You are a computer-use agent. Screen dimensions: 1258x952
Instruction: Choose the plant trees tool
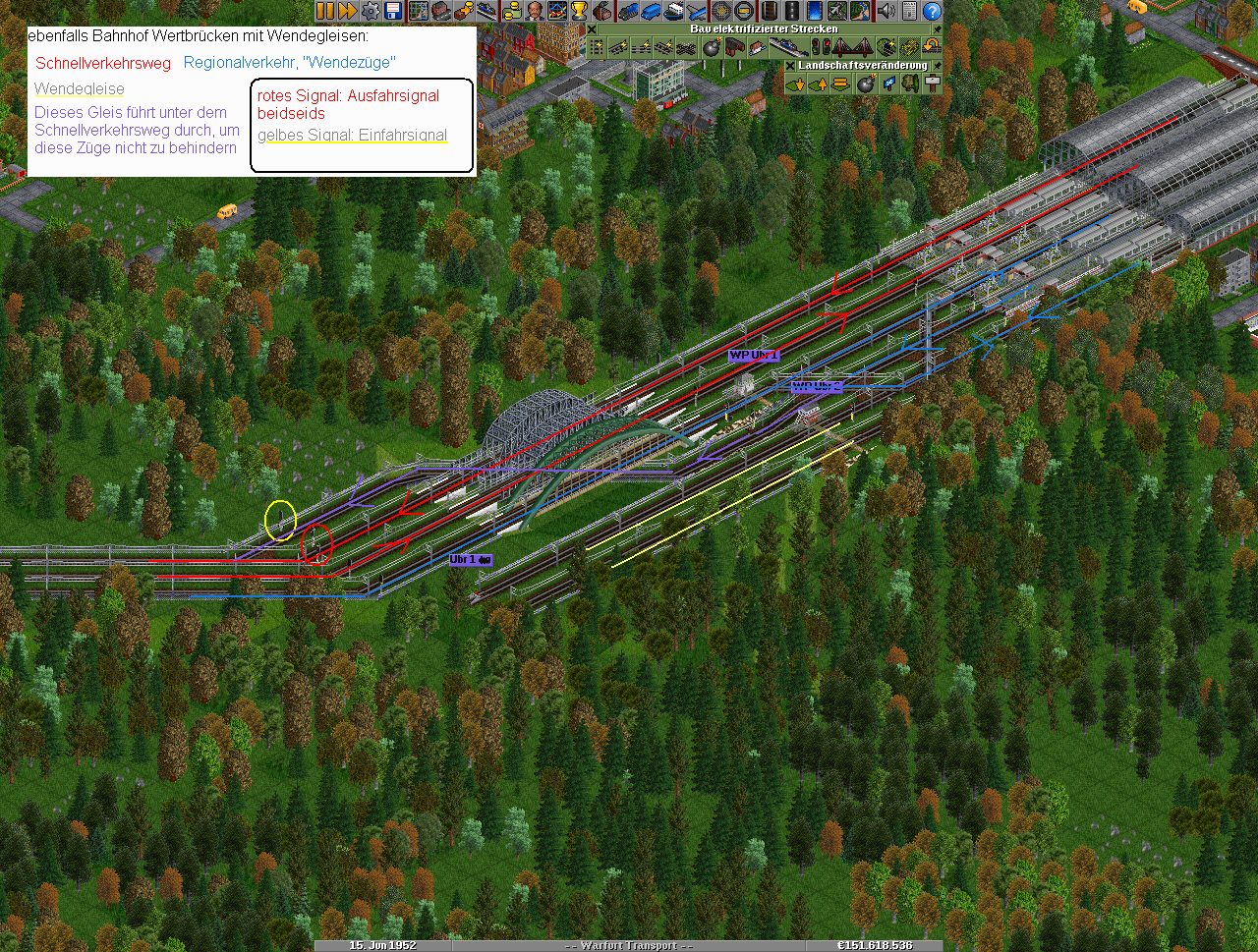click(910, 84)
